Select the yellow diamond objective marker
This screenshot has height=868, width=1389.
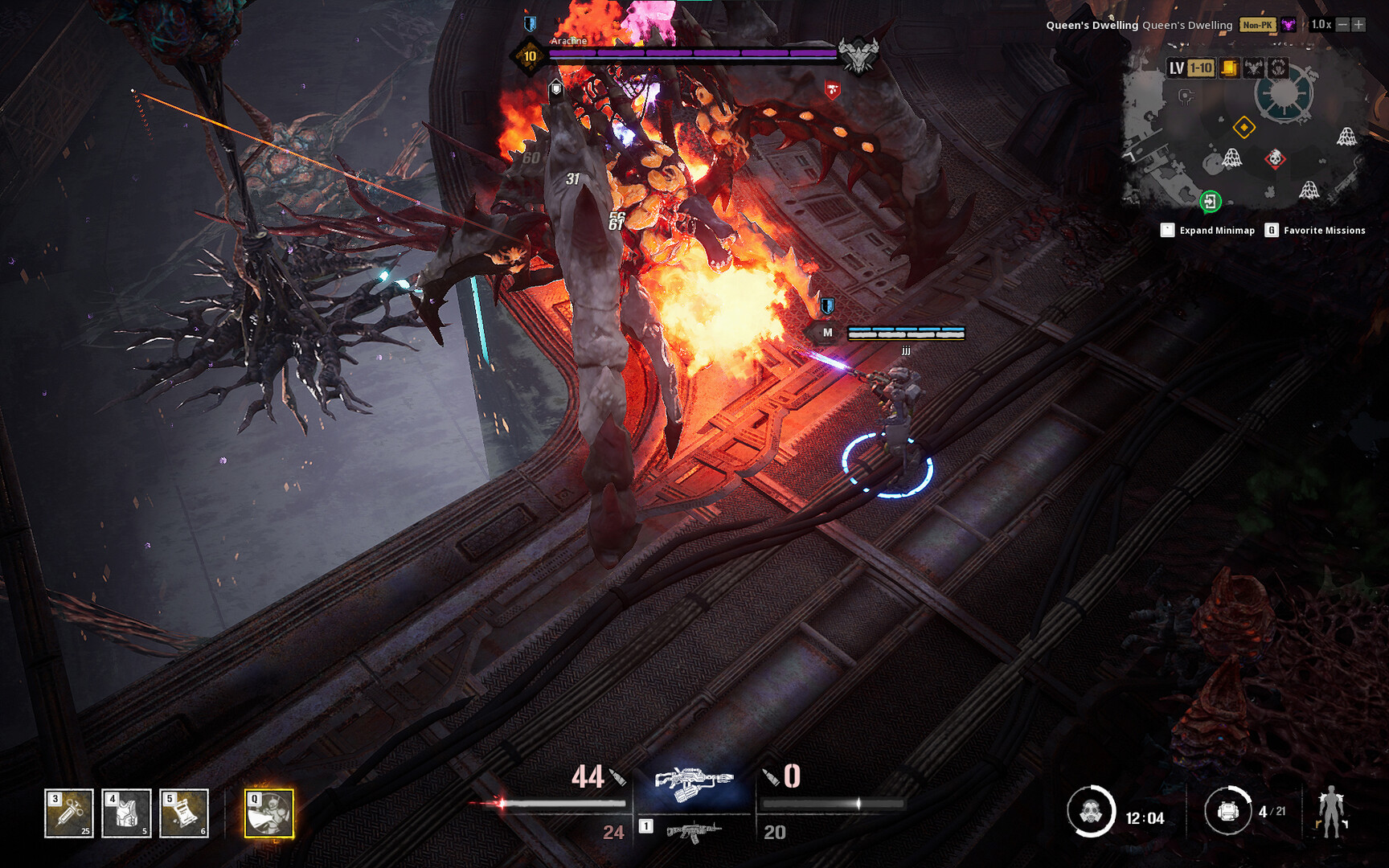pyautogui.click(x=1244, y=127)
